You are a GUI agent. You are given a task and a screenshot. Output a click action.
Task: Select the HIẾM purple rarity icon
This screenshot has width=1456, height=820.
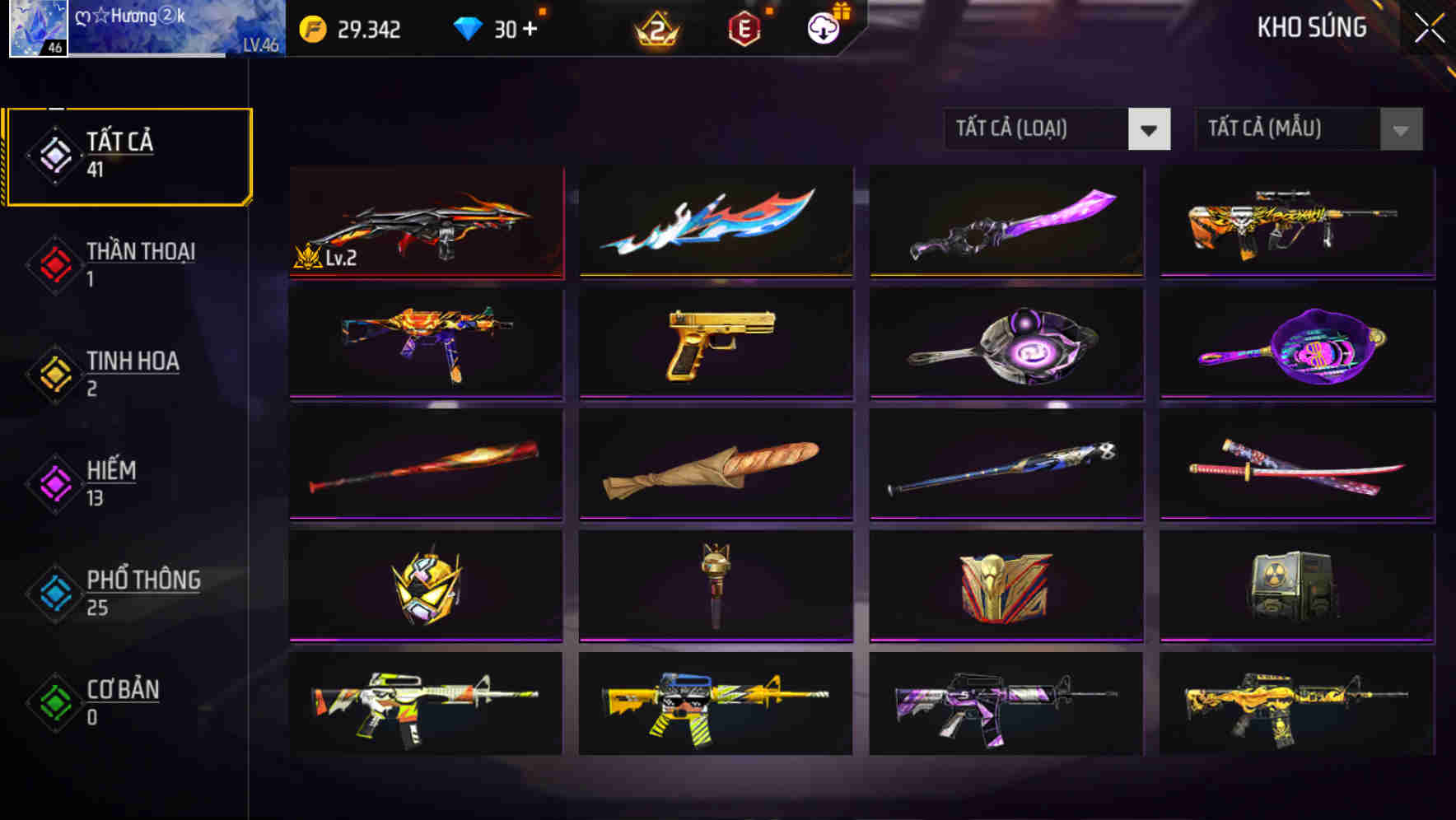click(x=54, y=484)
